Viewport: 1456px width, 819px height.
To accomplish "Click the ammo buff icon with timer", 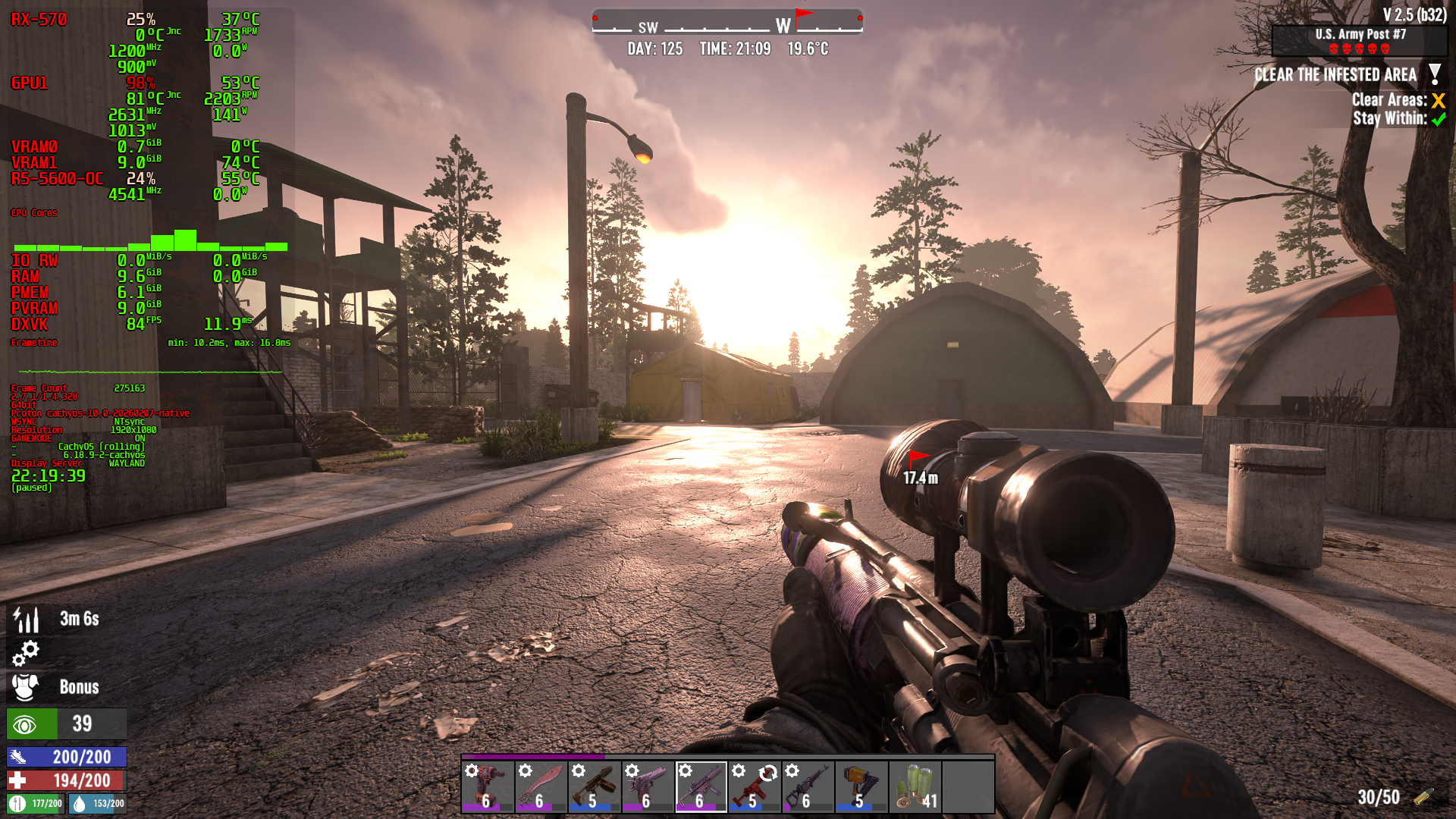I will [x=26, y=620].
